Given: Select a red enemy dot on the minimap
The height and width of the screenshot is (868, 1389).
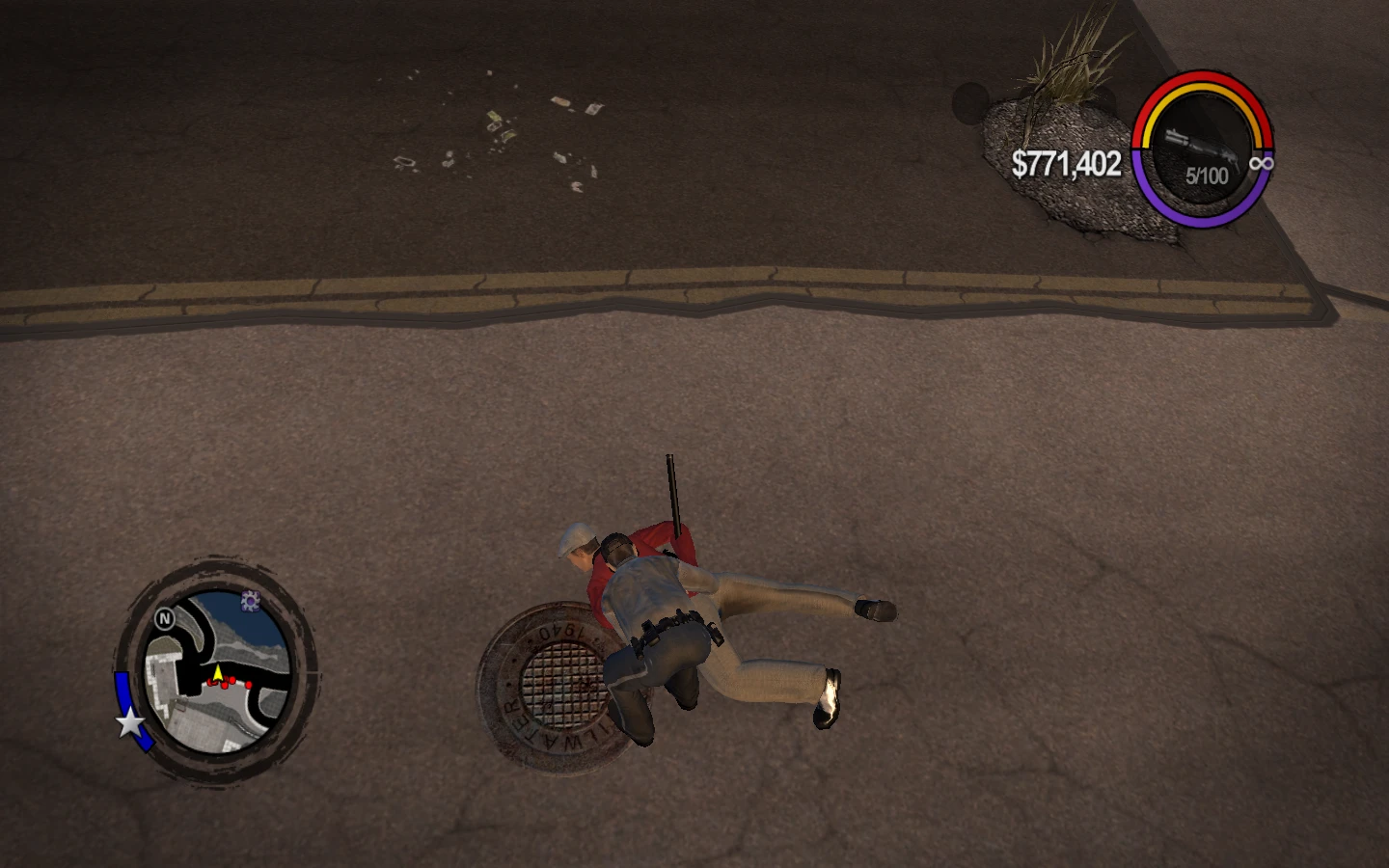Looking at the screenshot, I should (x=234, y=682).
